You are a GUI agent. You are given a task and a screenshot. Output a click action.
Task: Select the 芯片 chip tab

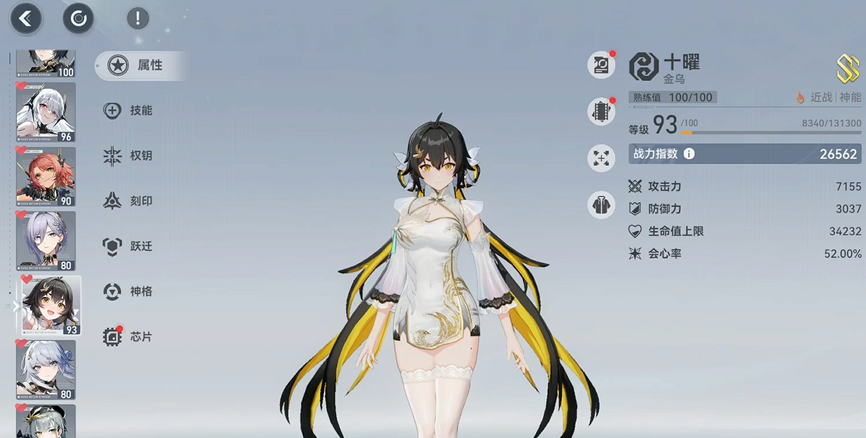pyautogui.click(x=129, y=337)
